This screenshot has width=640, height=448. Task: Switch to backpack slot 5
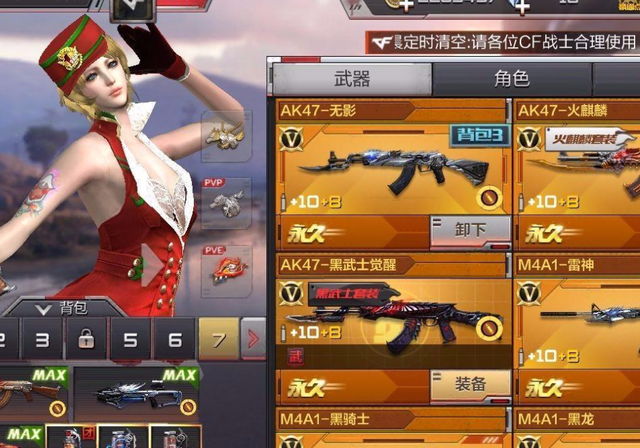130,340
